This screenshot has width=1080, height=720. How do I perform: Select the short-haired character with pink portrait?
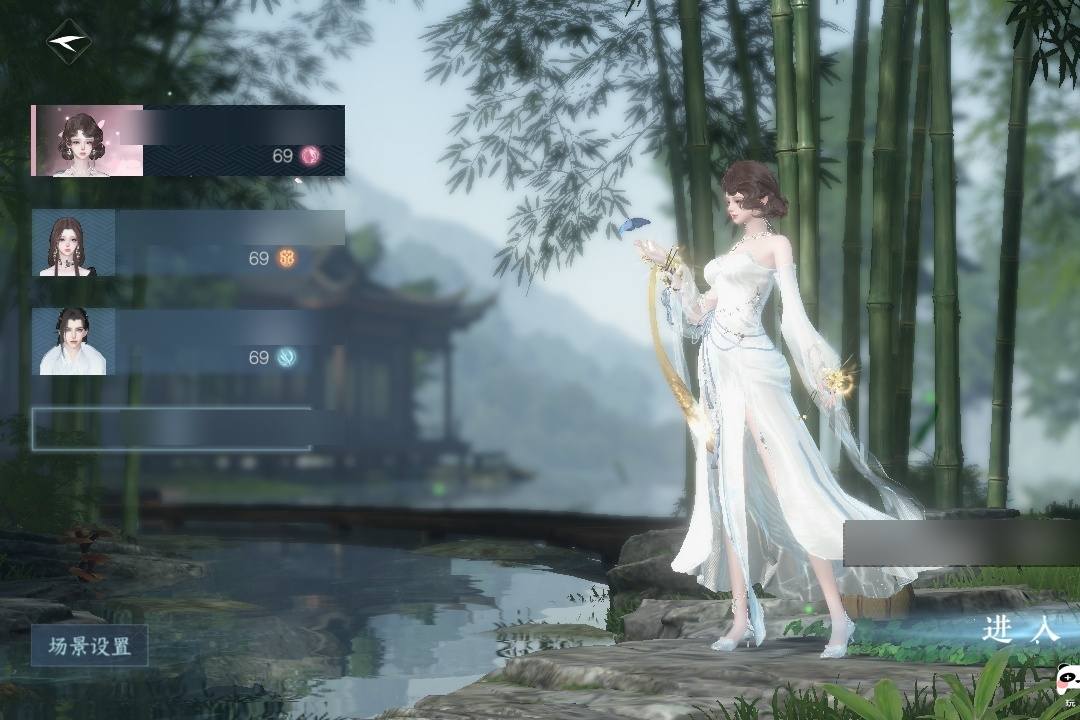click(x=188, y=141)
